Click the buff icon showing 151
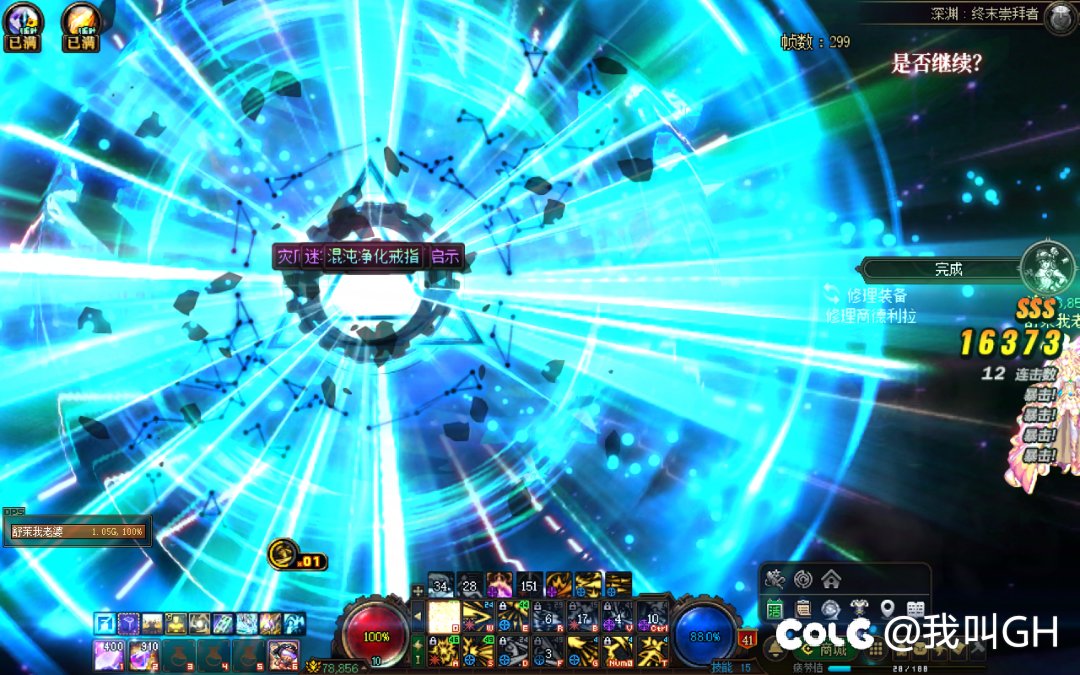1080x675 pixels. click(x=529, y=584)
